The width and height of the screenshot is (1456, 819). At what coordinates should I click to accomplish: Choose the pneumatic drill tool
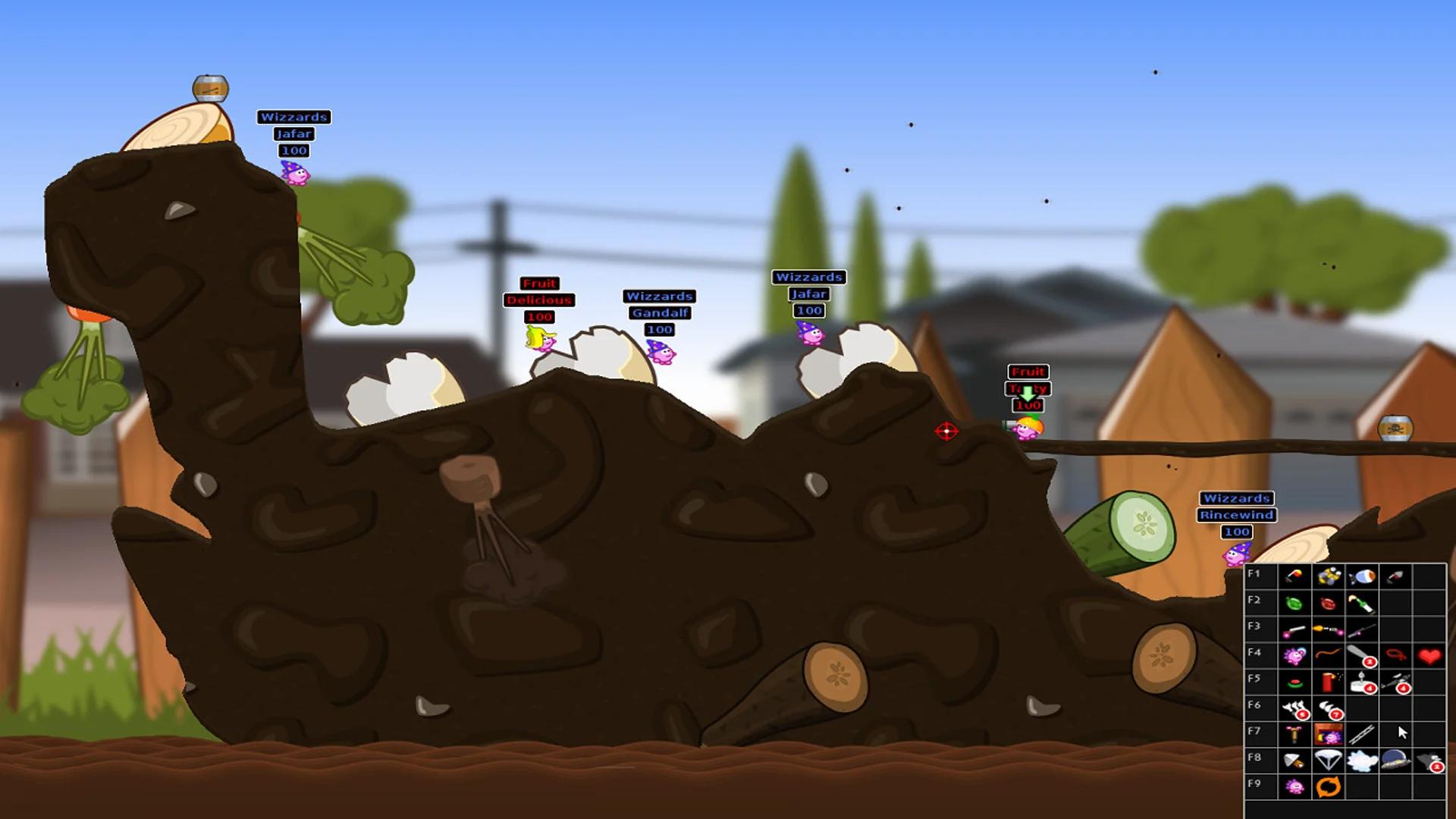(1294, 734)
